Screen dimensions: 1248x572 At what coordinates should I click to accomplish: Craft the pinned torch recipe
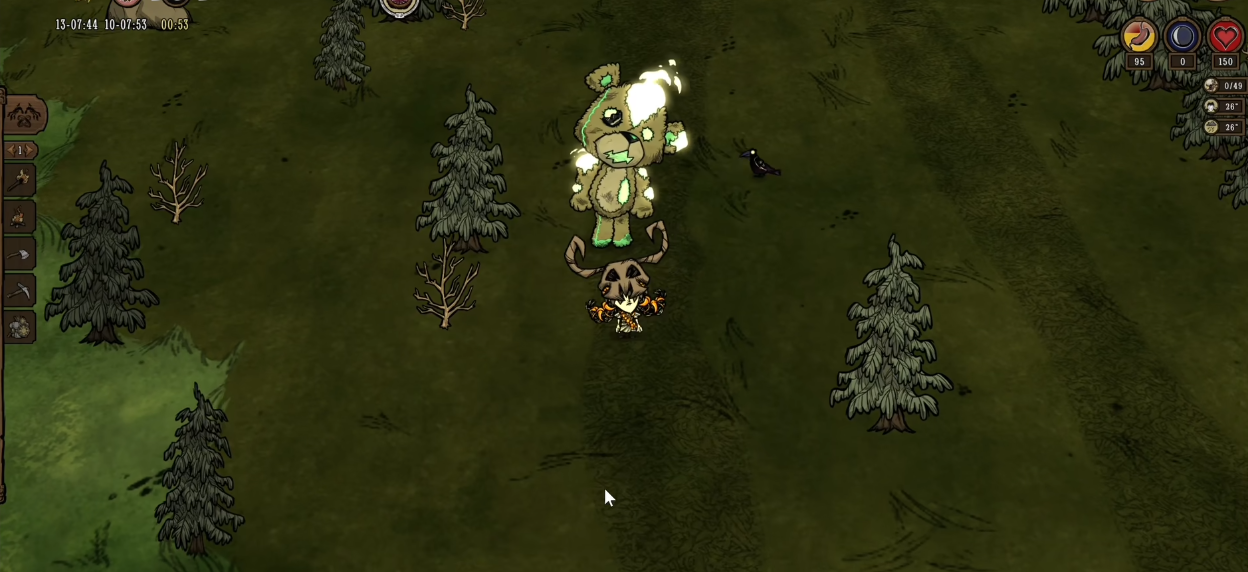(20, 181)
